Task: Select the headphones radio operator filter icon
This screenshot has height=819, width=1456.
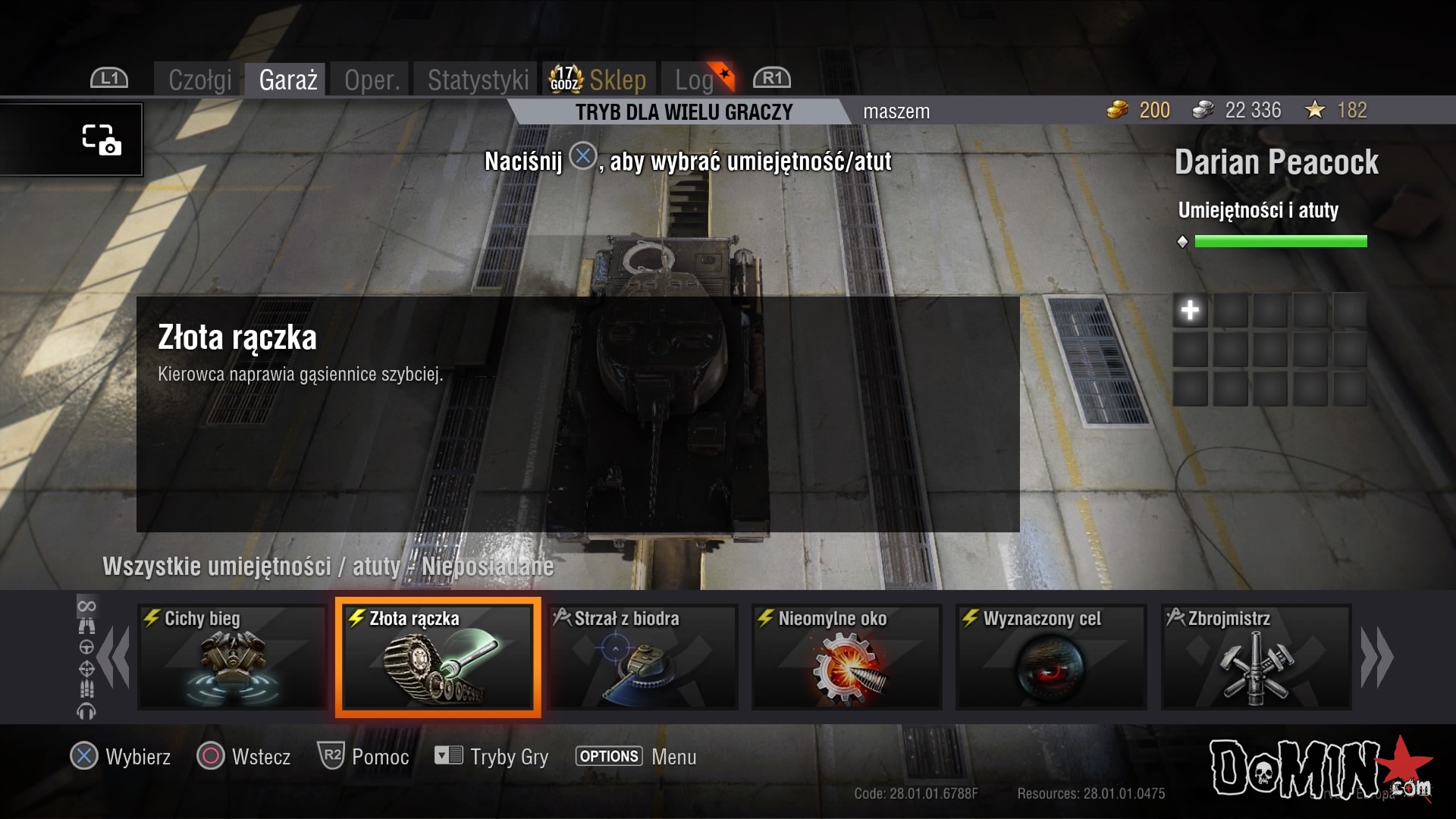Action: pyautogui.click(x=86, y=711)
